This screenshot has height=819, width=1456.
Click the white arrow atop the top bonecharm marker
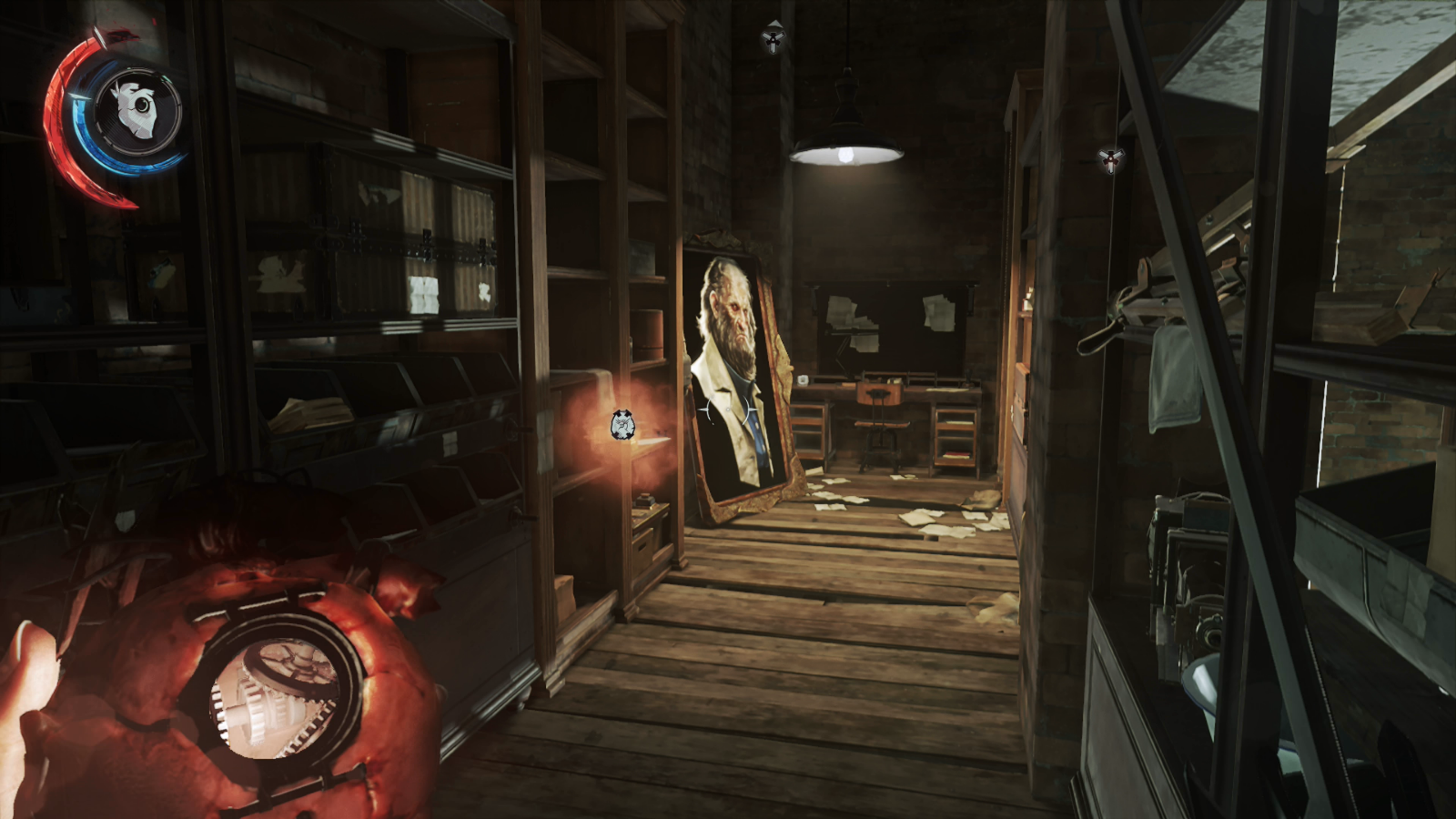click(774, 23)
